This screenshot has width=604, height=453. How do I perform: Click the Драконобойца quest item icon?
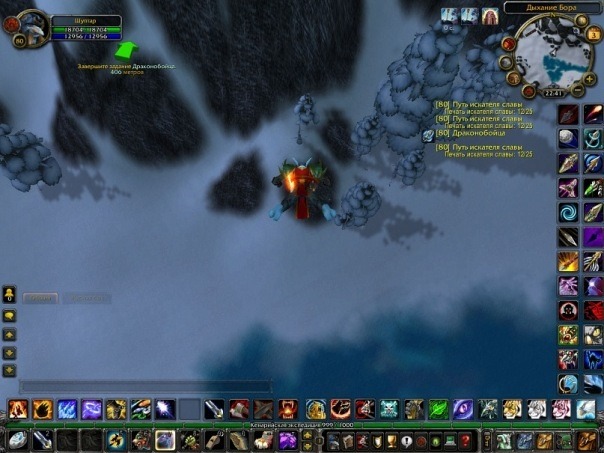click(x=428, y=135)
